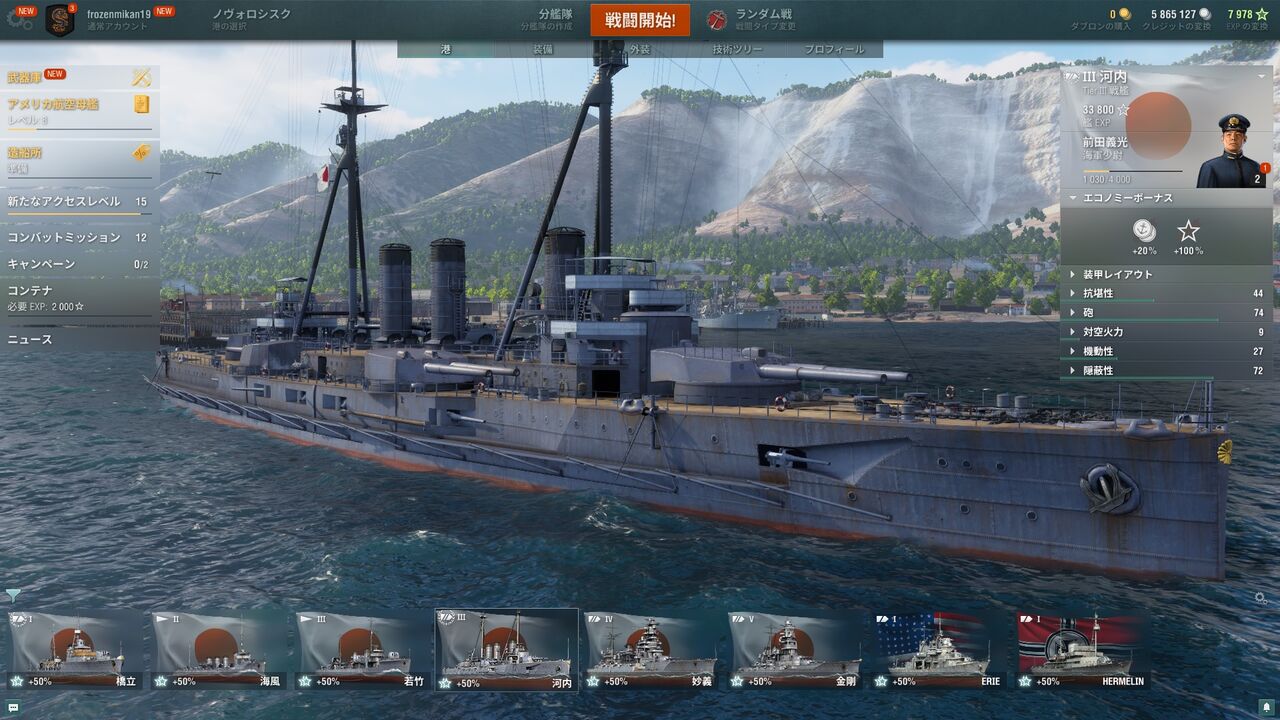Open the 技術ツリー tab
1280x720 pixels.
(737, 49)
